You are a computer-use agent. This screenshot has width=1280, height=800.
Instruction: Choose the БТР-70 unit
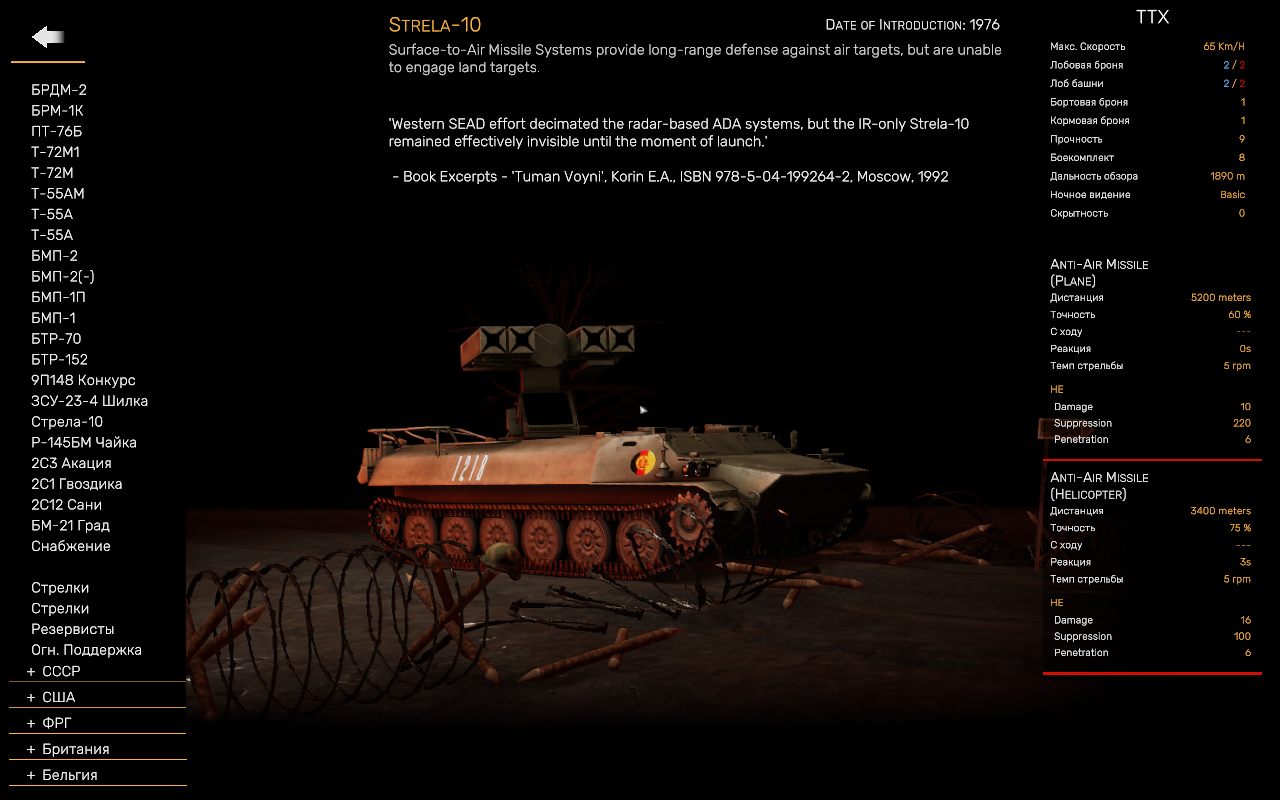pos(56,339)
